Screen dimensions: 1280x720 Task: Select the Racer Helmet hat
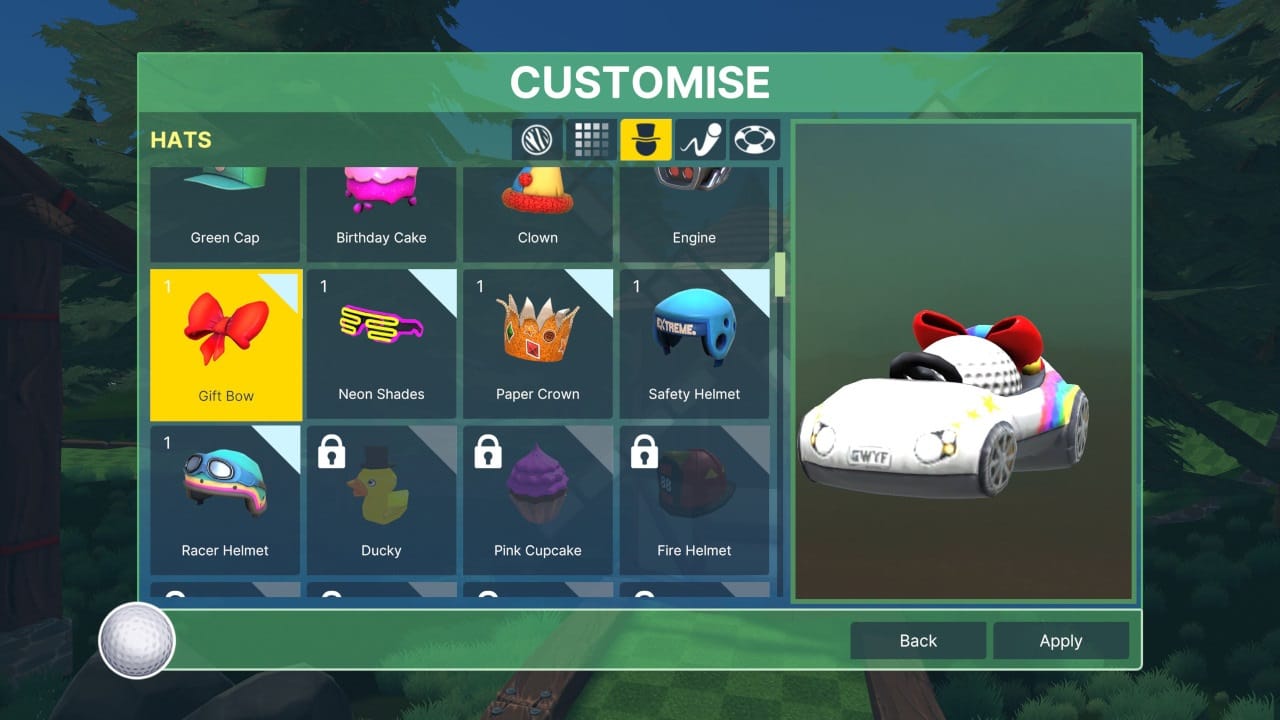click(x=225, y=497)
